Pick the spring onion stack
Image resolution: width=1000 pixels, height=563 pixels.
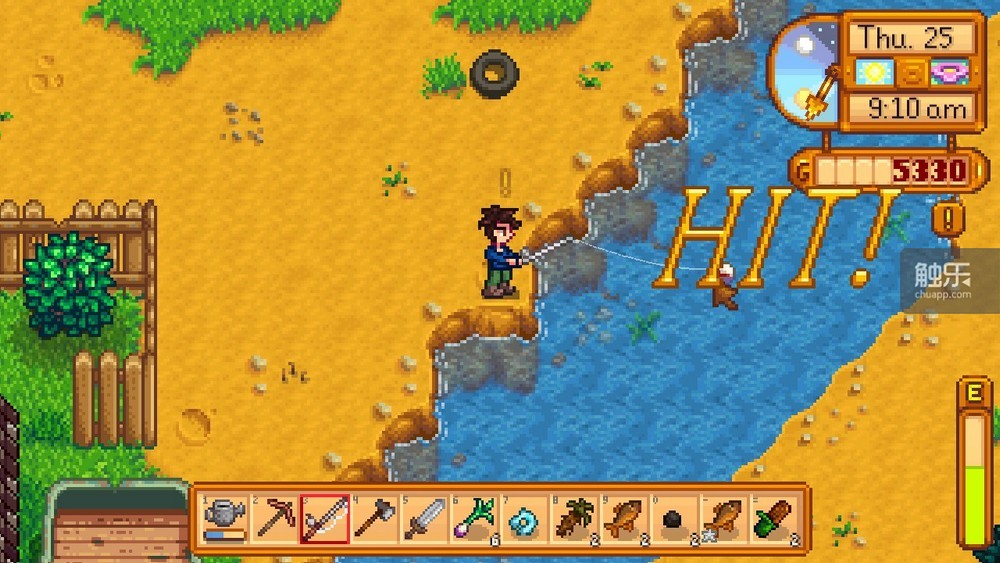click(475, 519)
